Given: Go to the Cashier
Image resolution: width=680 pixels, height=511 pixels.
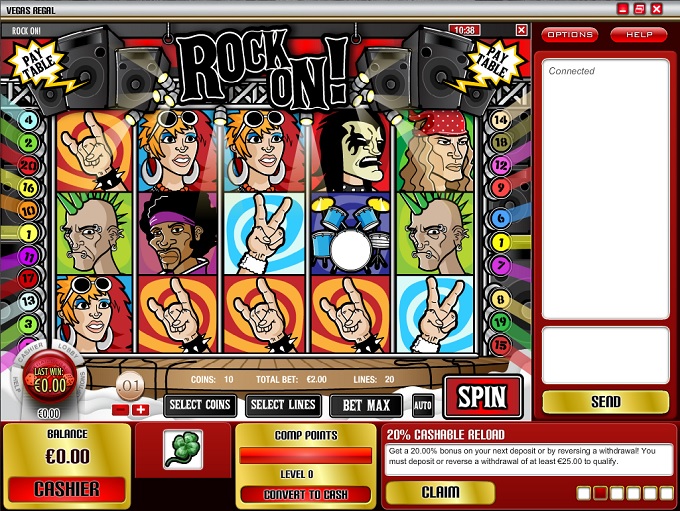Looking at the screenshot, I should click(x=67, y=489).
